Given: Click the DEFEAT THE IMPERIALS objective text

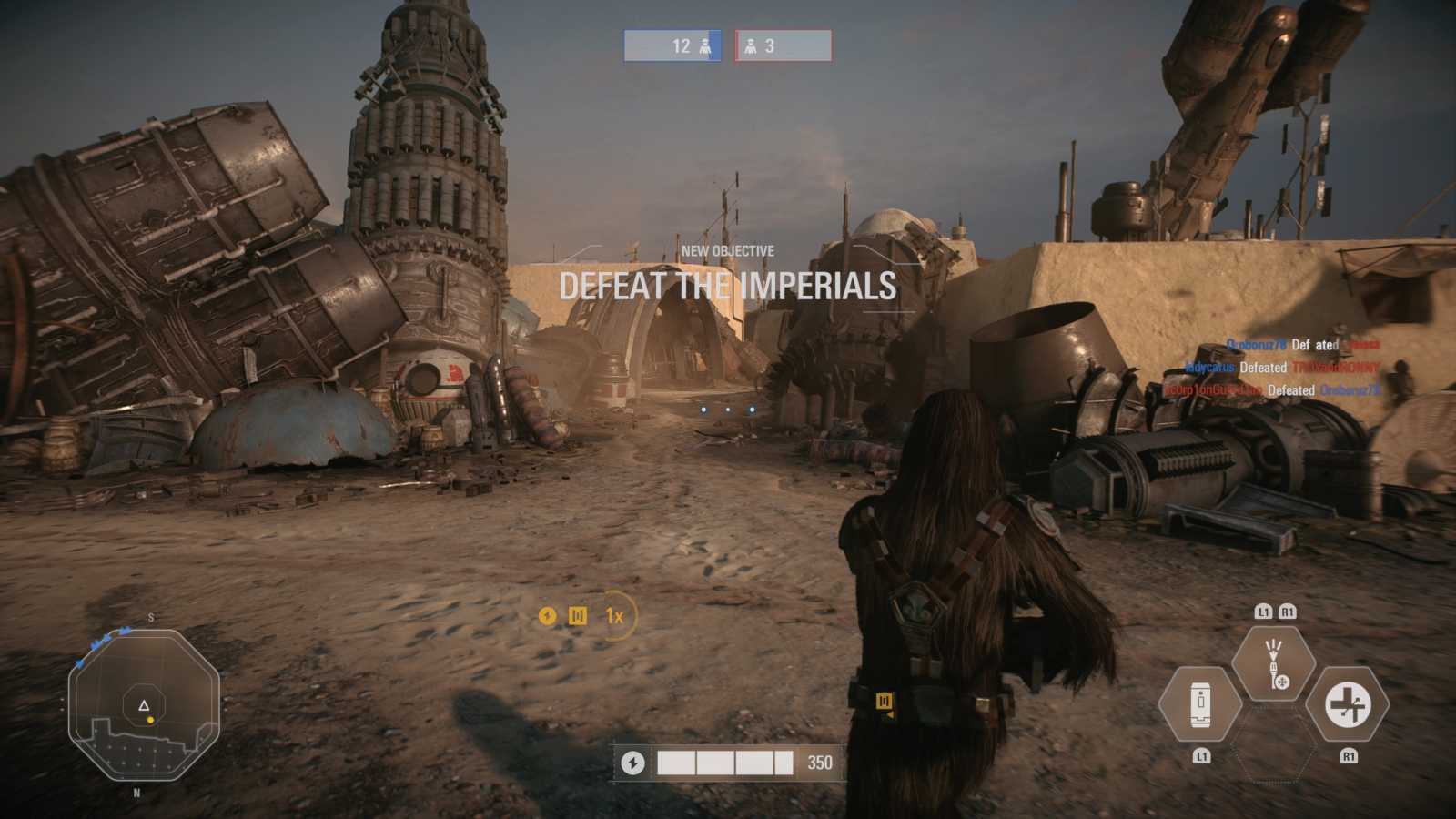Looking at the screenshot, I should 727,287.
